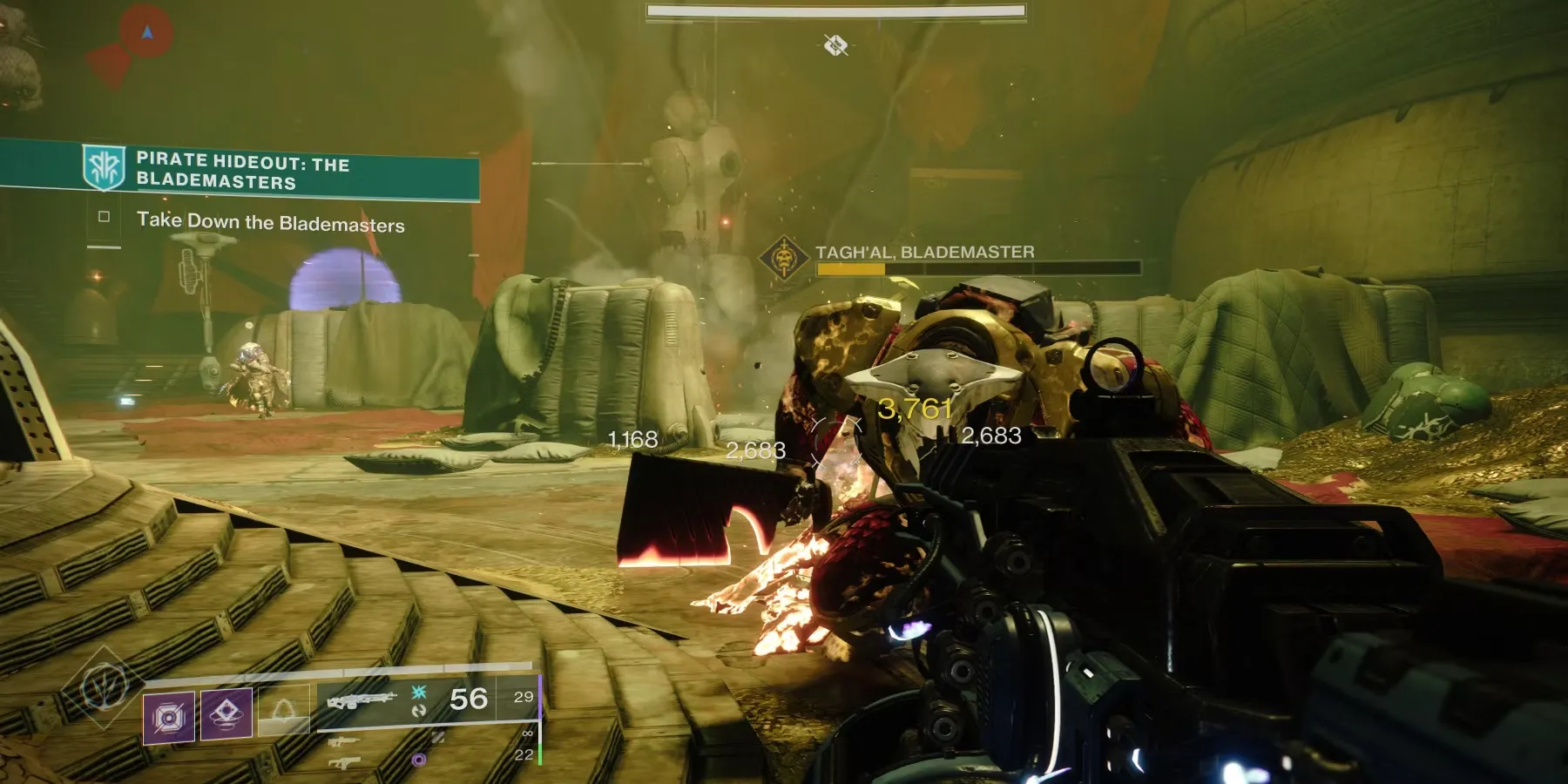1568x784 pixels.
Task: Activate the purple Void melee ability icon
Action: 226,714
